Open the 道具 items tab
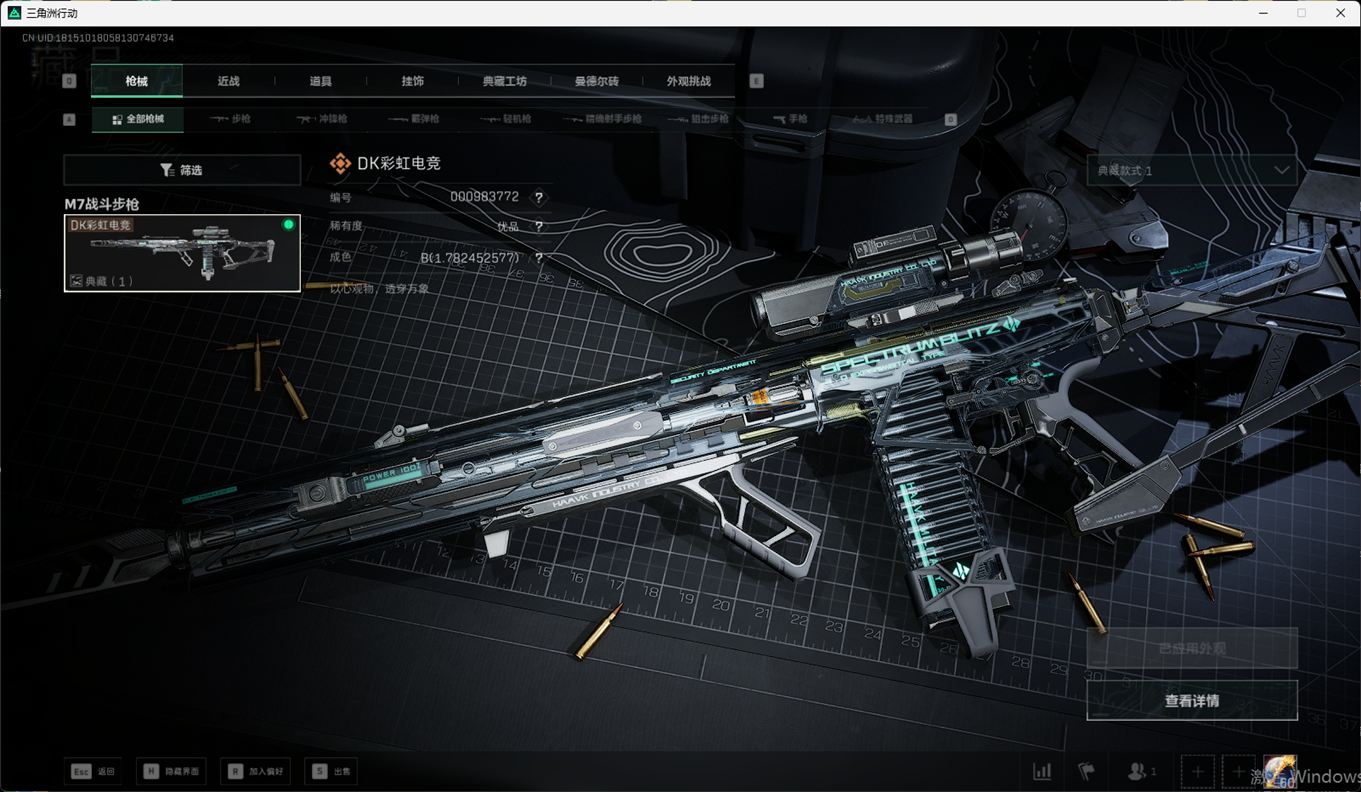 click(320, 81)
